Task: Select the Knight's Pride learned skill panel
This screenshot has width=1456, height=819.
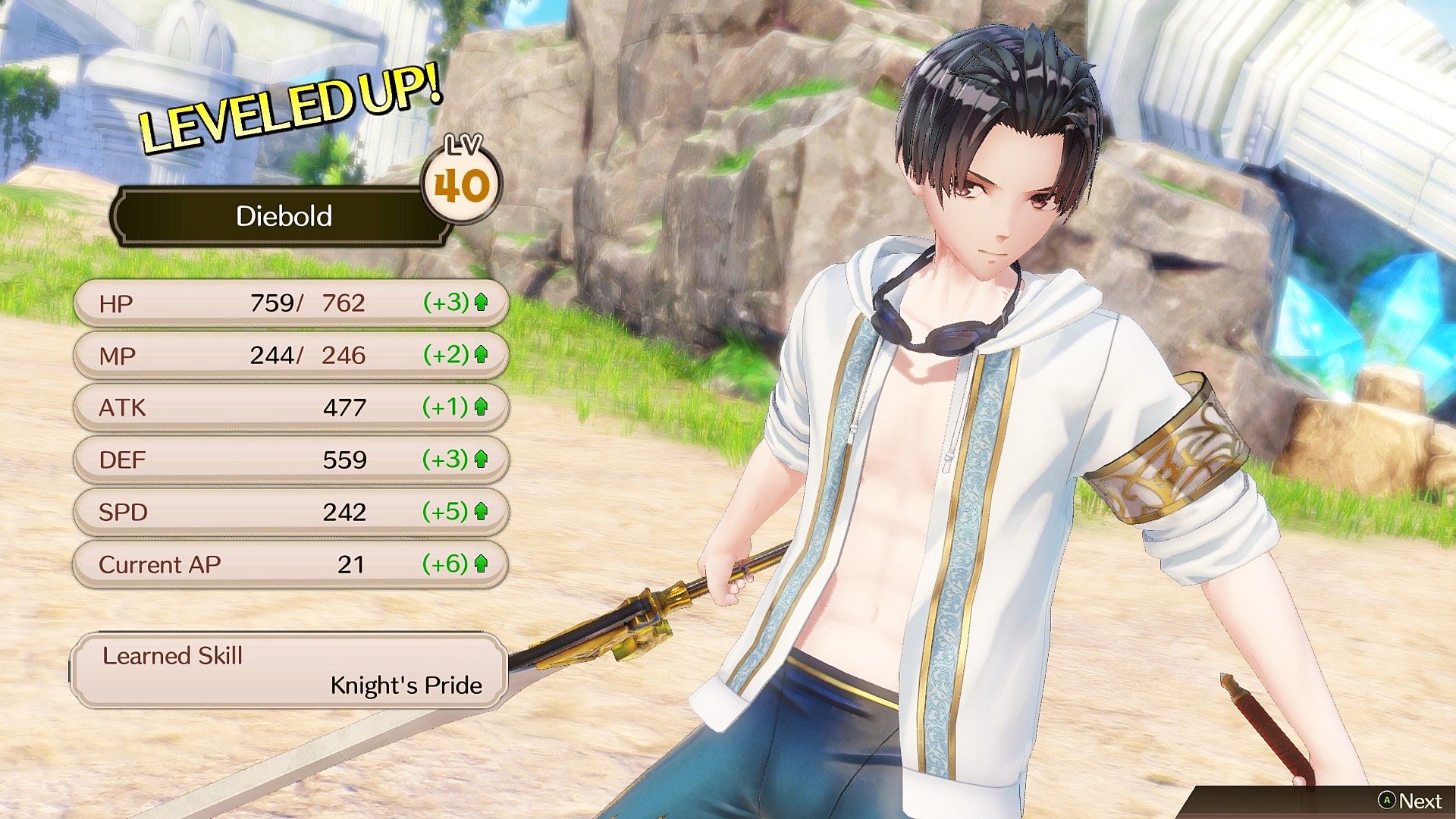Action: tap(289, 671)
